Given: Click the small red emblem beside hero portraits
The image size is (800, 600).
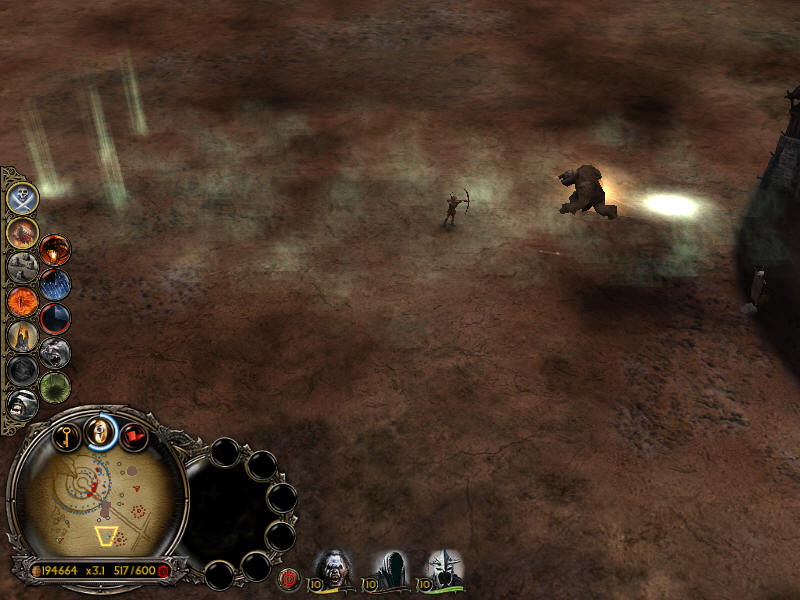Looking at the screenshot, I should click(x=290, y=576).
